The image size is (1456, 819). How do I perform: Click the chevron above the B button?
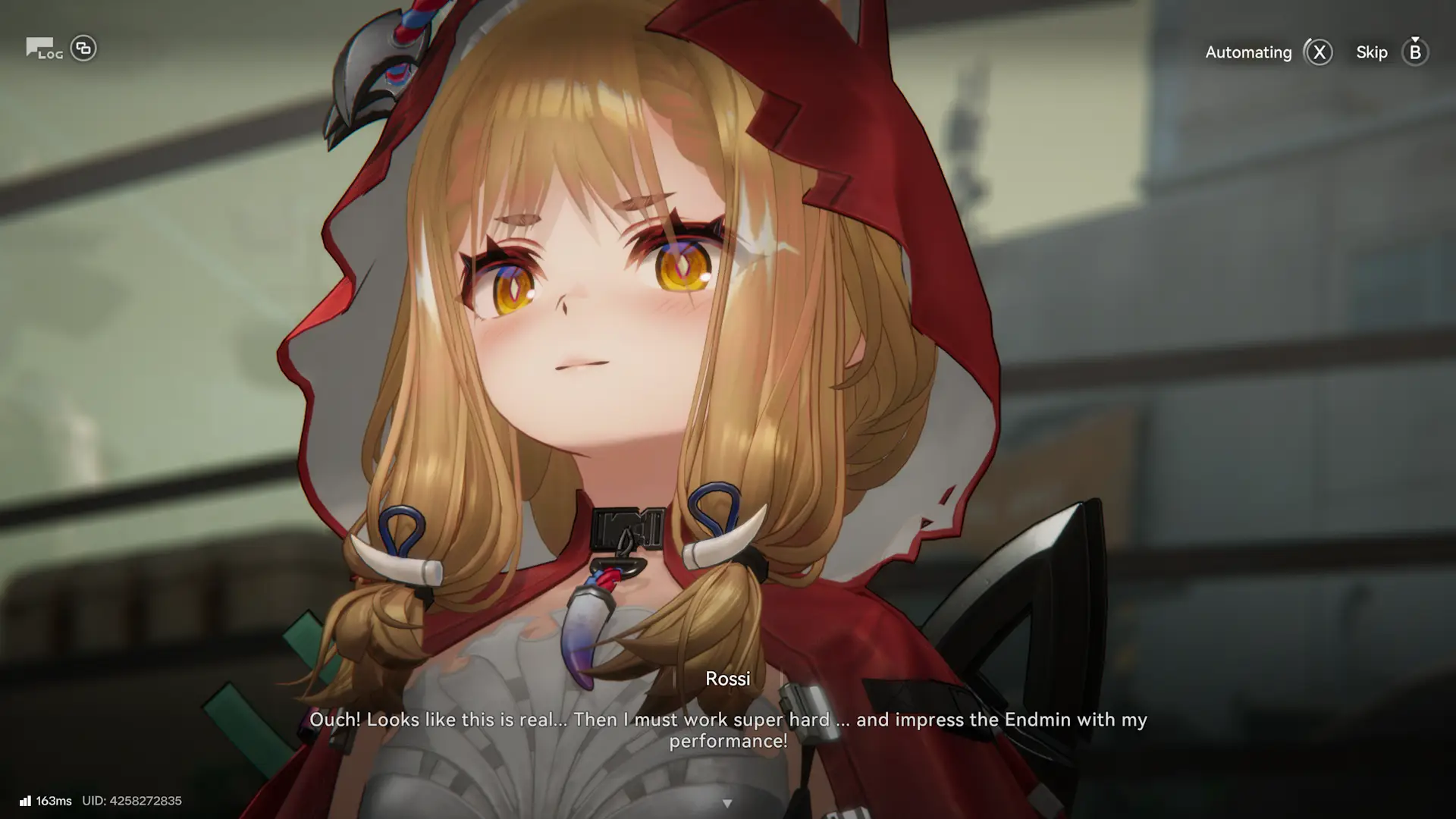click(x=1414, y=38)
